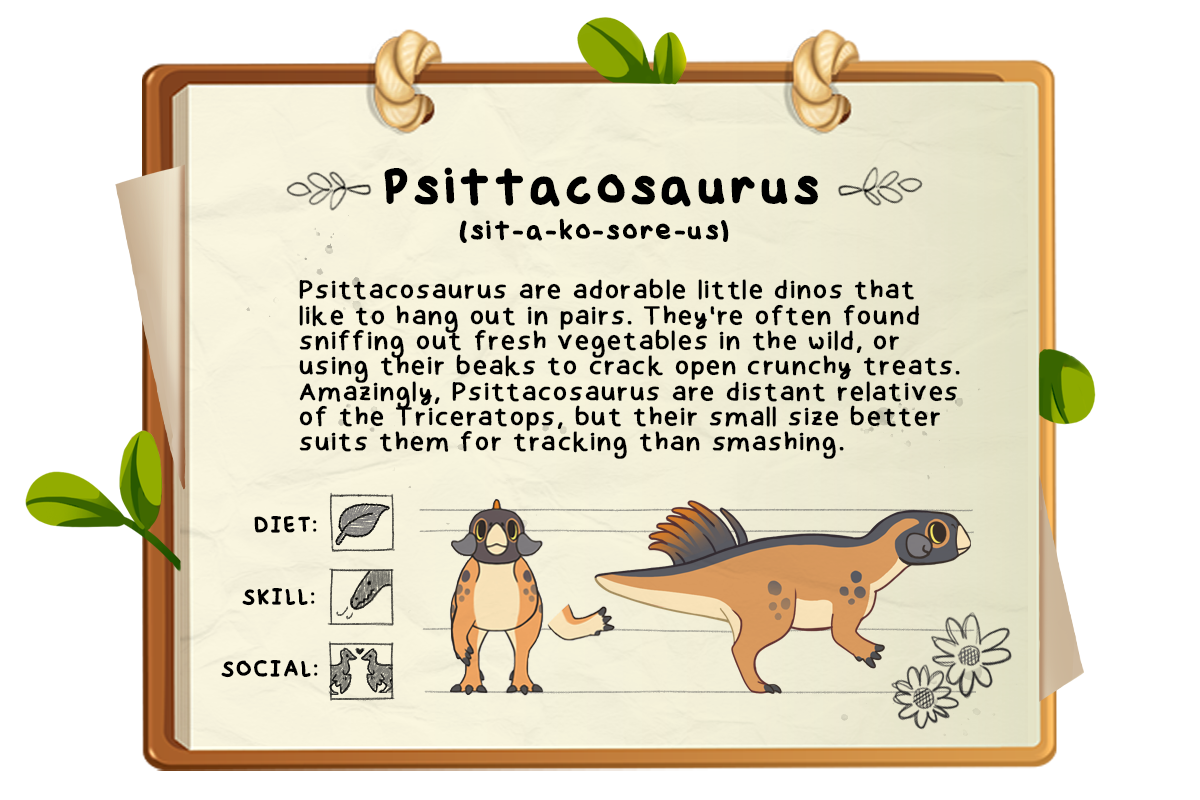Click the leaf diet icon
The image size is (1200, 800).
[x=361, y=523]
